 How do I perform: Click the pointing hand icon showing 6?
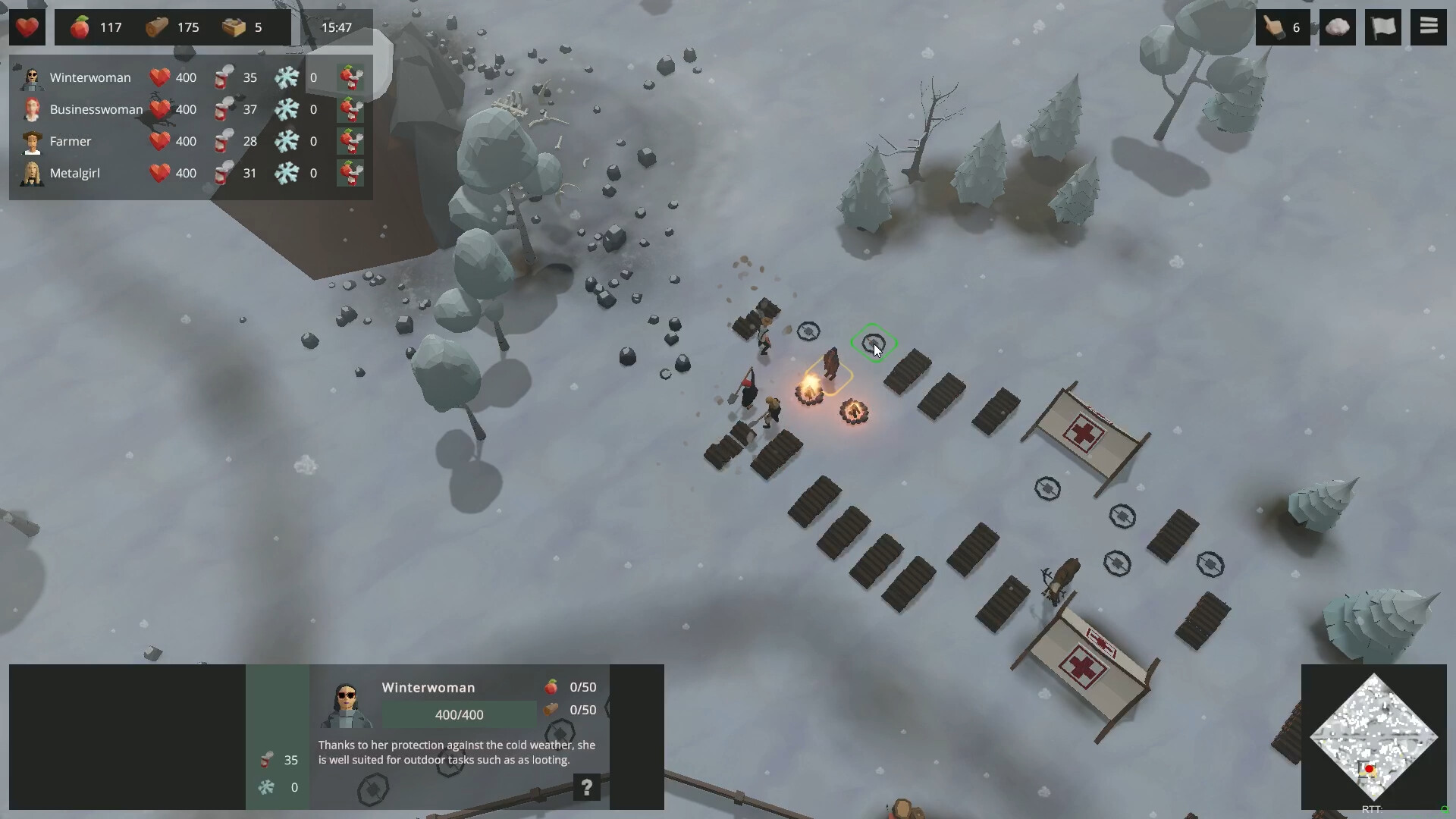click(1278, 27)
